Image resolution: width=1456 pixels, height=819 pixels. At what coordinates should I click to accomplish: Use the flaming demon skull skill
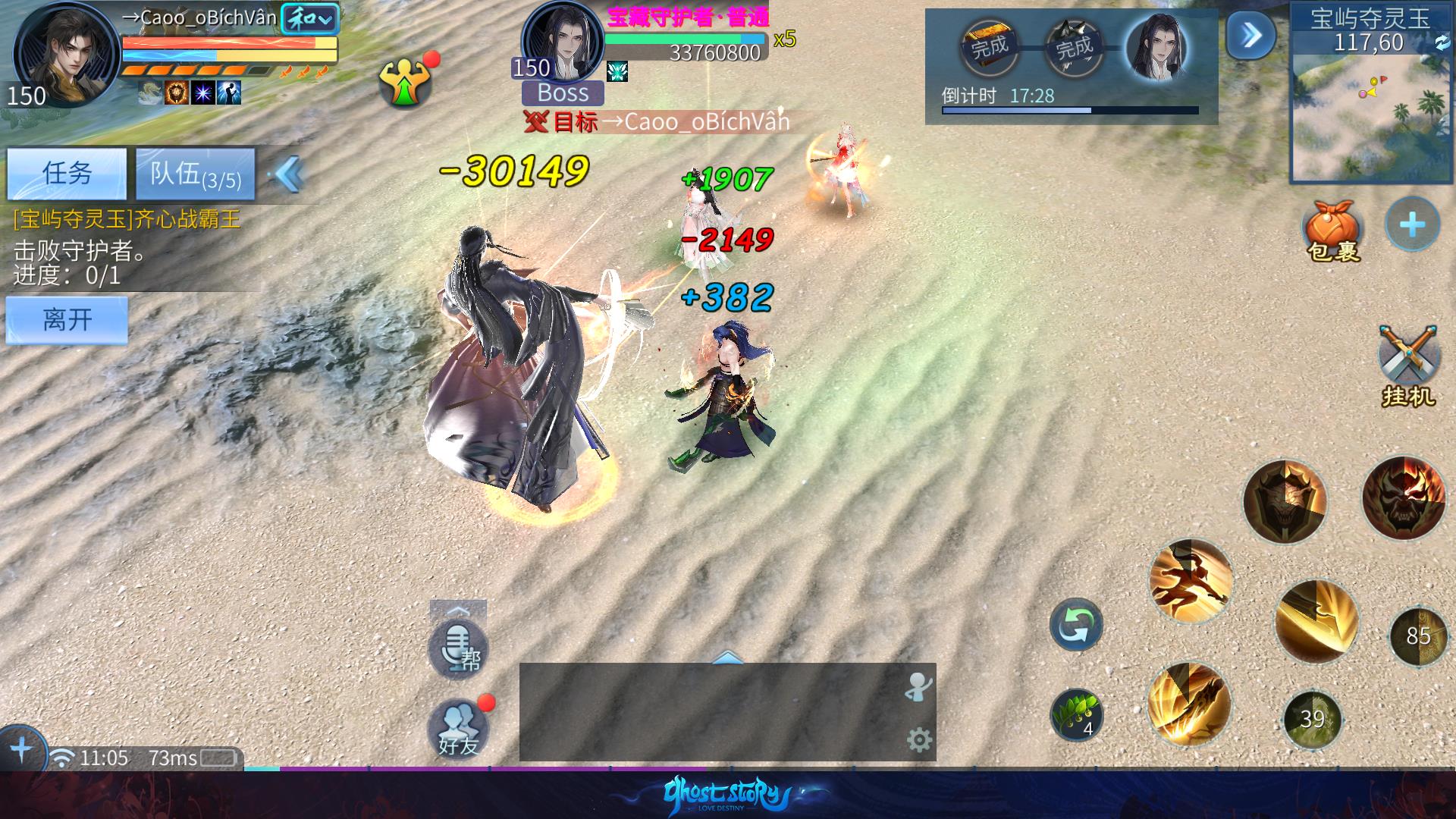[1403, 498]
